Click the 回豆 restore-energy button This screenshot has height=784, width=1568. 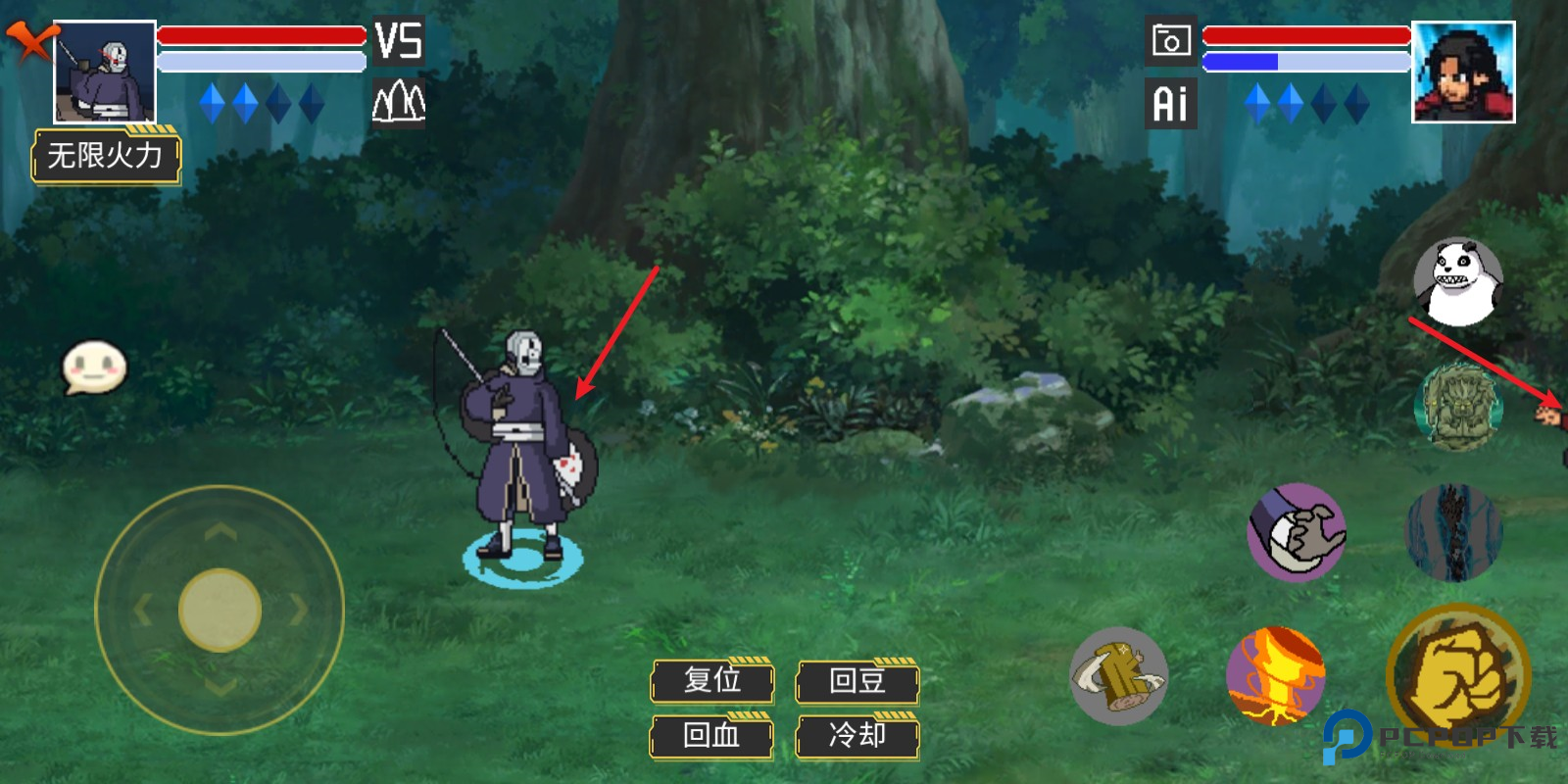857,681
